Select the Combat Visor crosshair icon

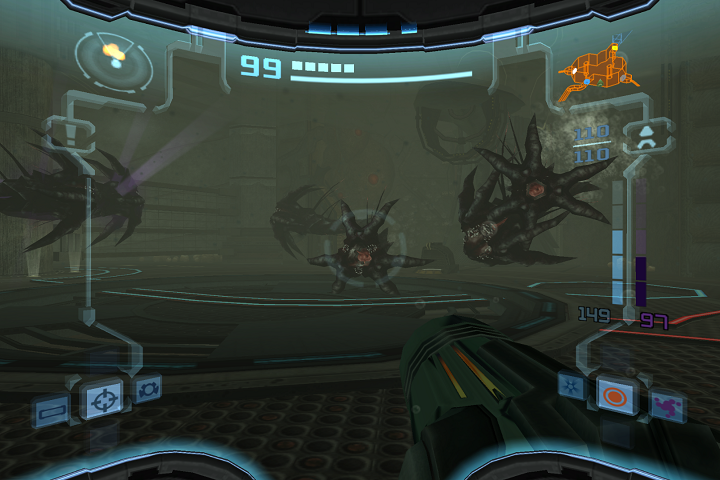tap(101, 399)
